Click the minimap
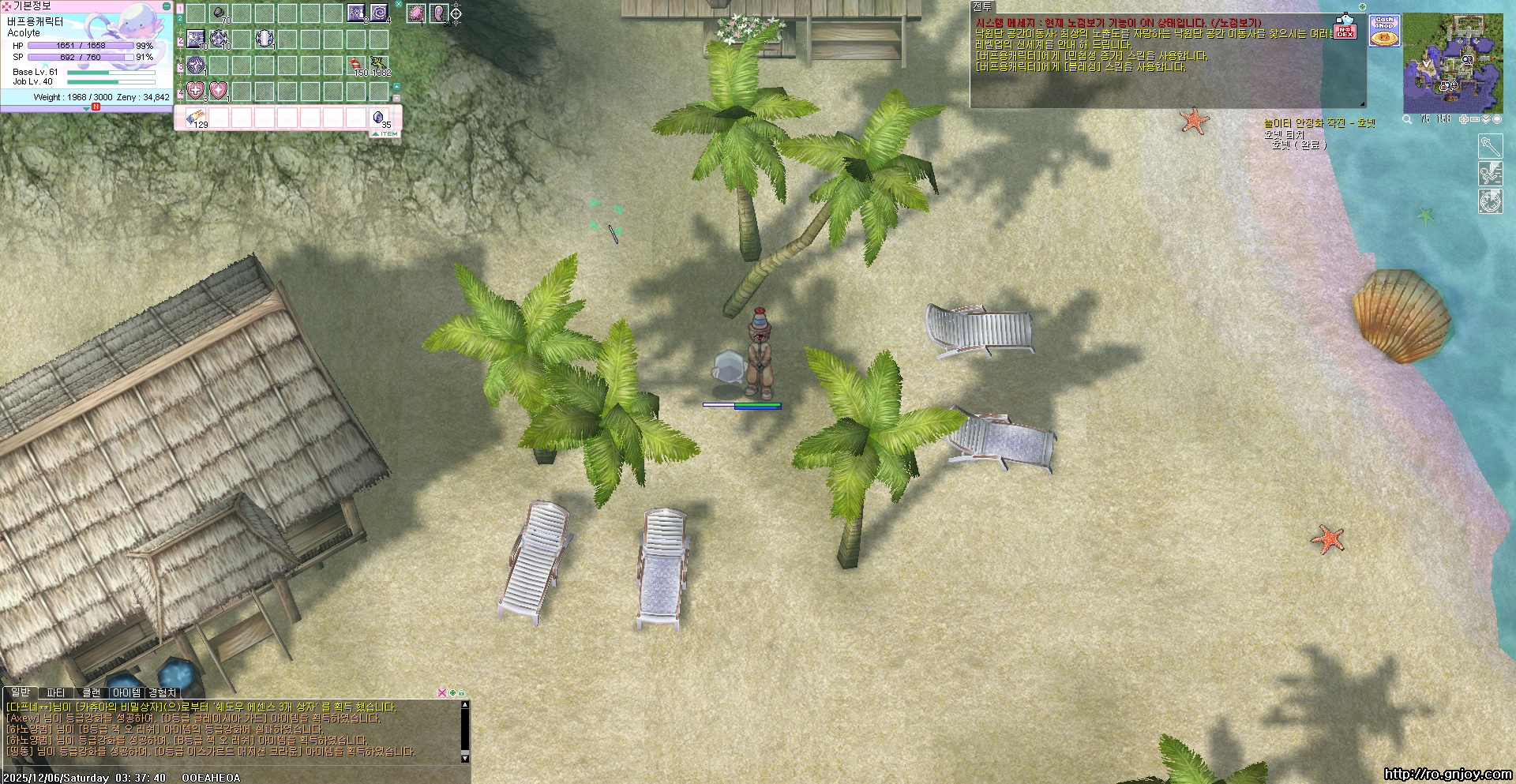The image size is (1516, 784). 1453,63
